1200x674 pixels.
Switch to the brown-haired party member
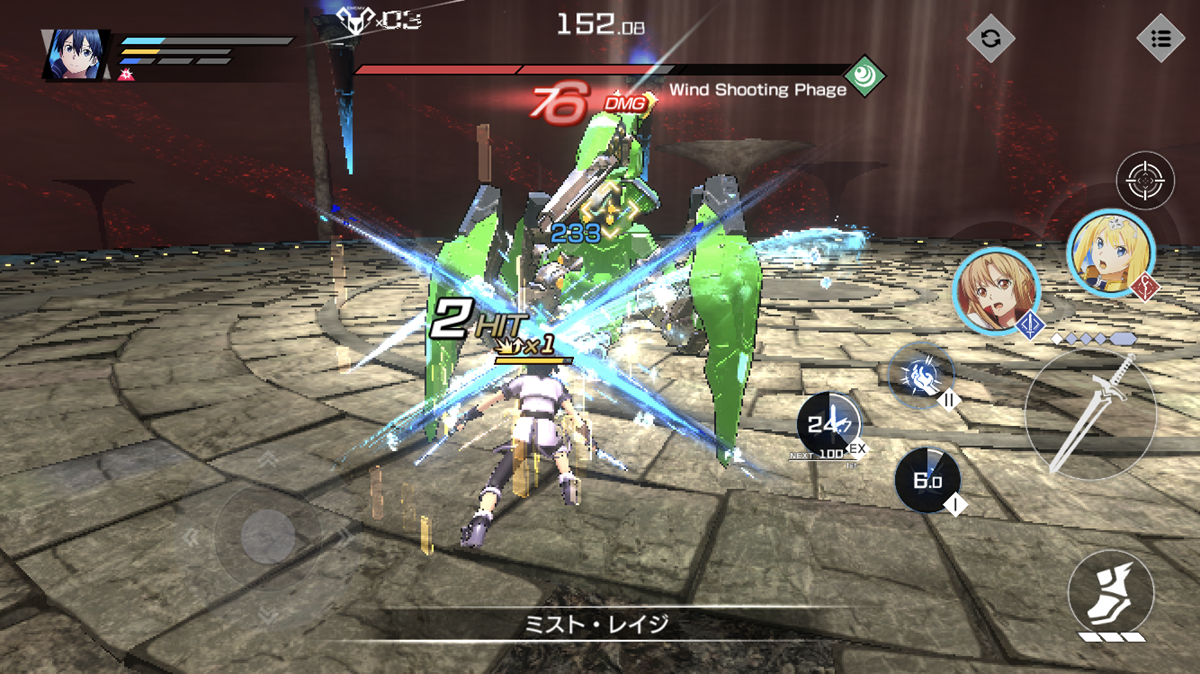tap(996, 290)
